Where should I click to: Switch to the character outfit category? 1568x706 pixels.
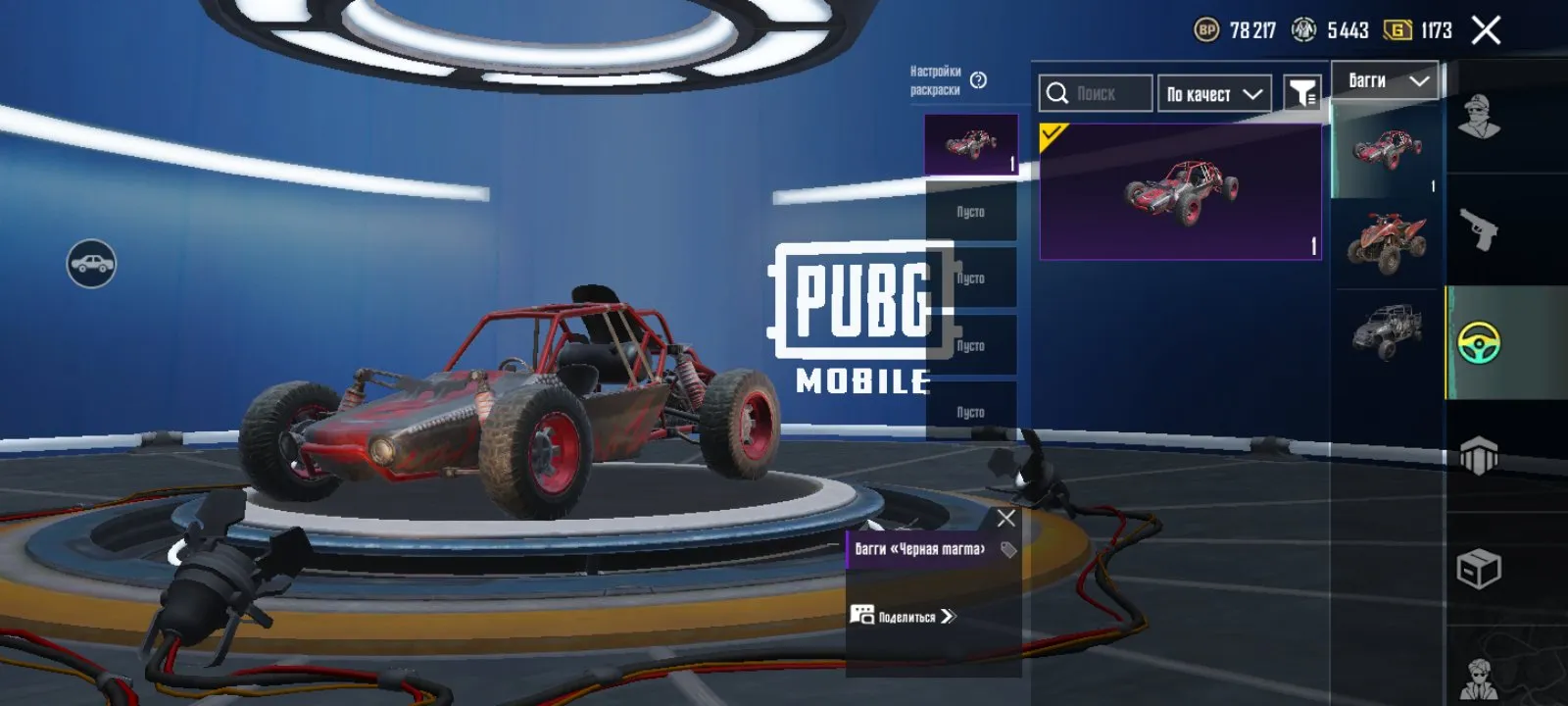click(x=1479, y=118)
